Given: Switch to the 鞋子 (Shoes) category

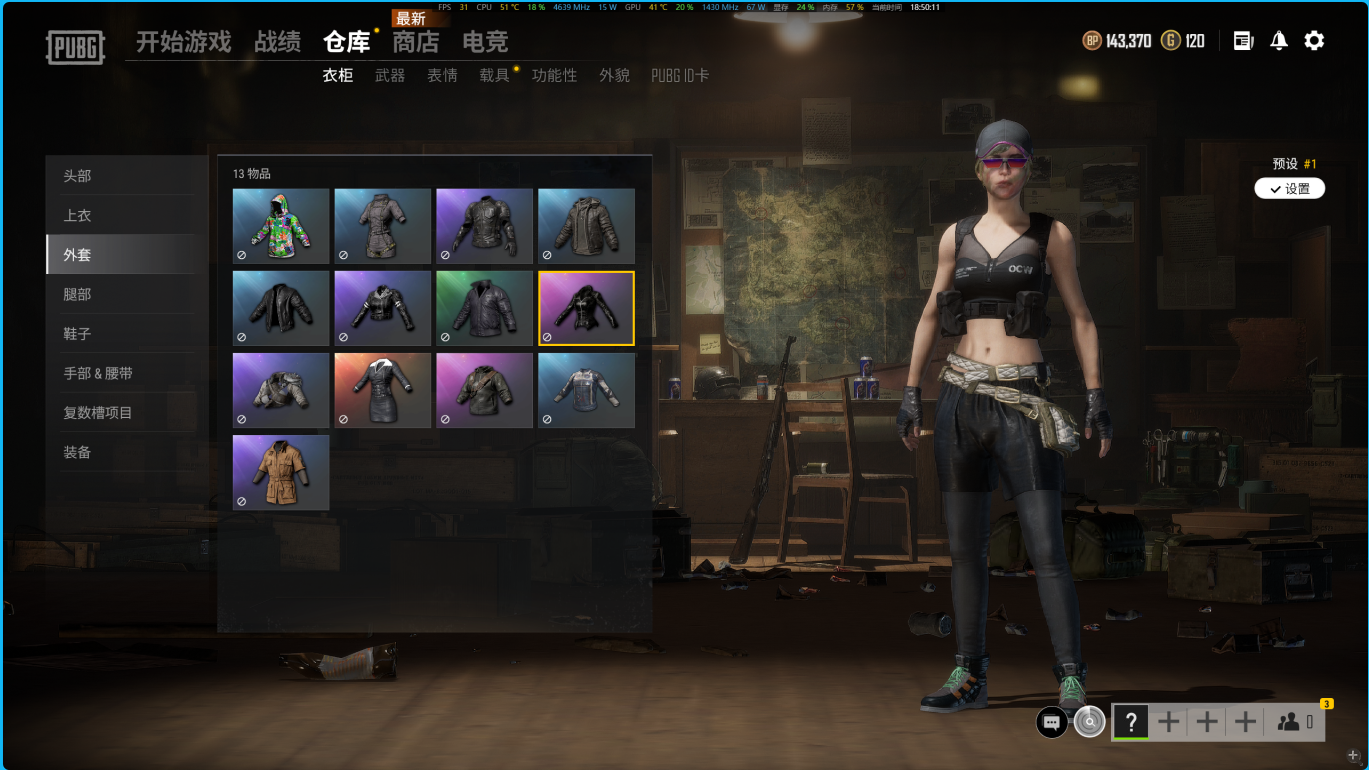Looking at the screenshot, I should point(77,334).
